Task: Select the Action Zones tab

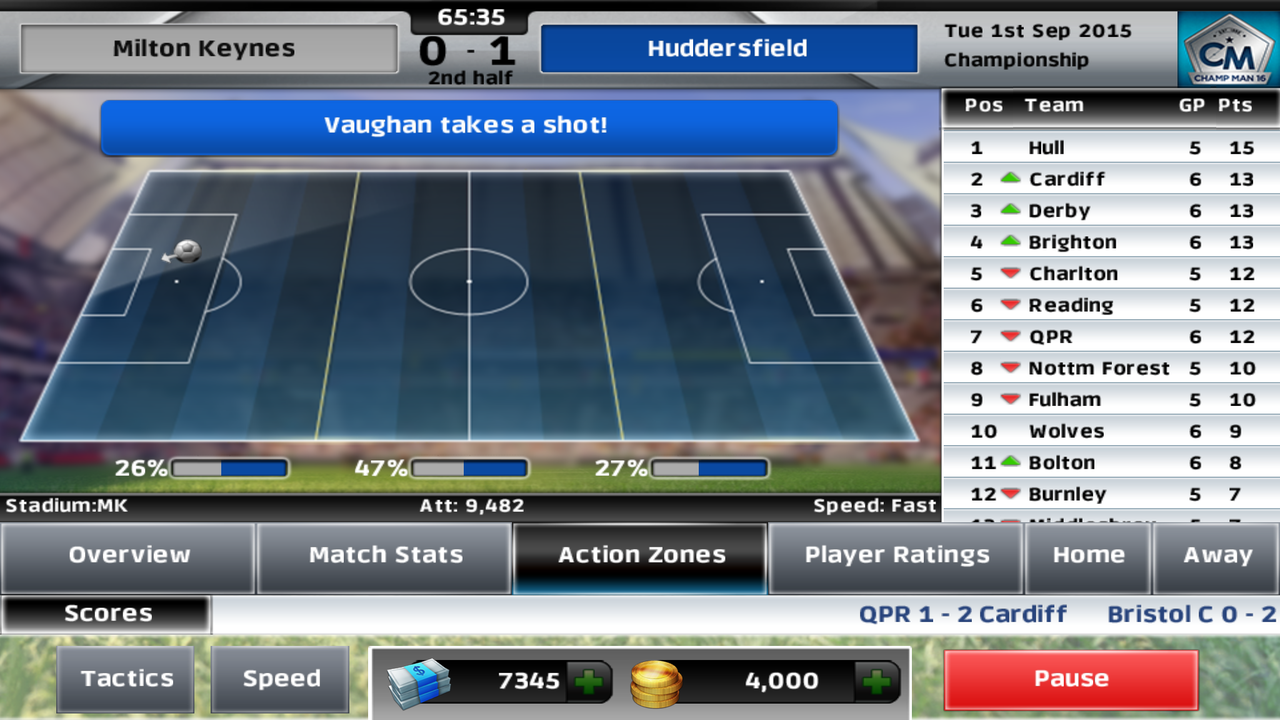Action: click(x=641, y=556)
